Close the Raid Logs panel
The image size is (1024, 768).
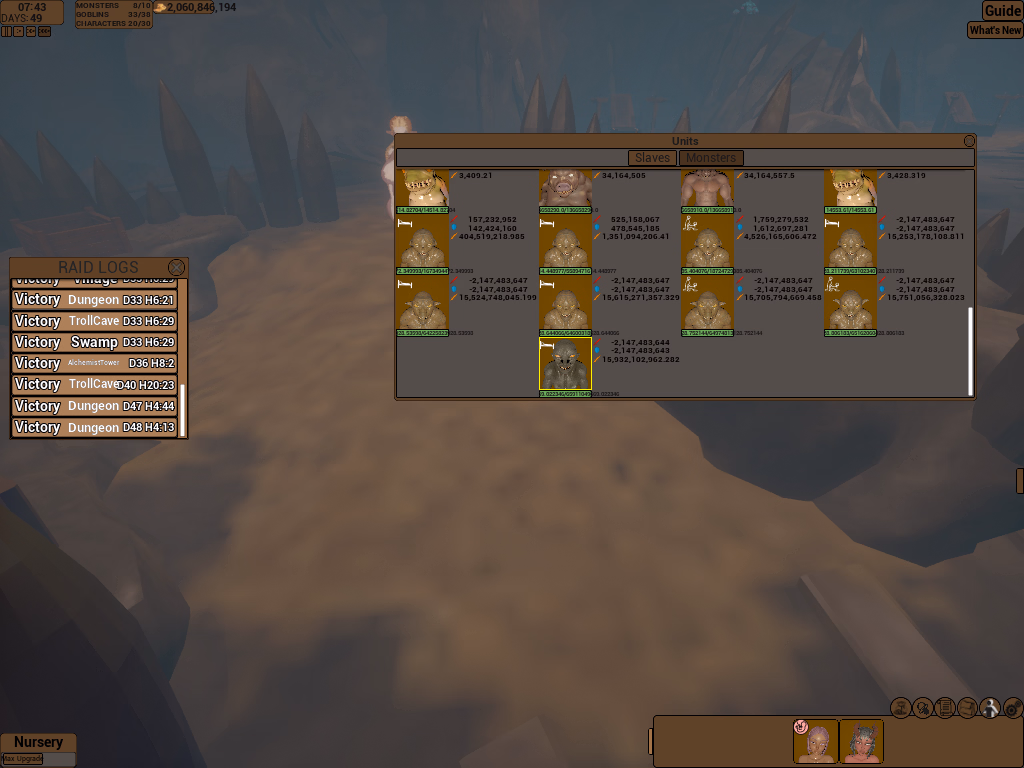coord(177,267)
